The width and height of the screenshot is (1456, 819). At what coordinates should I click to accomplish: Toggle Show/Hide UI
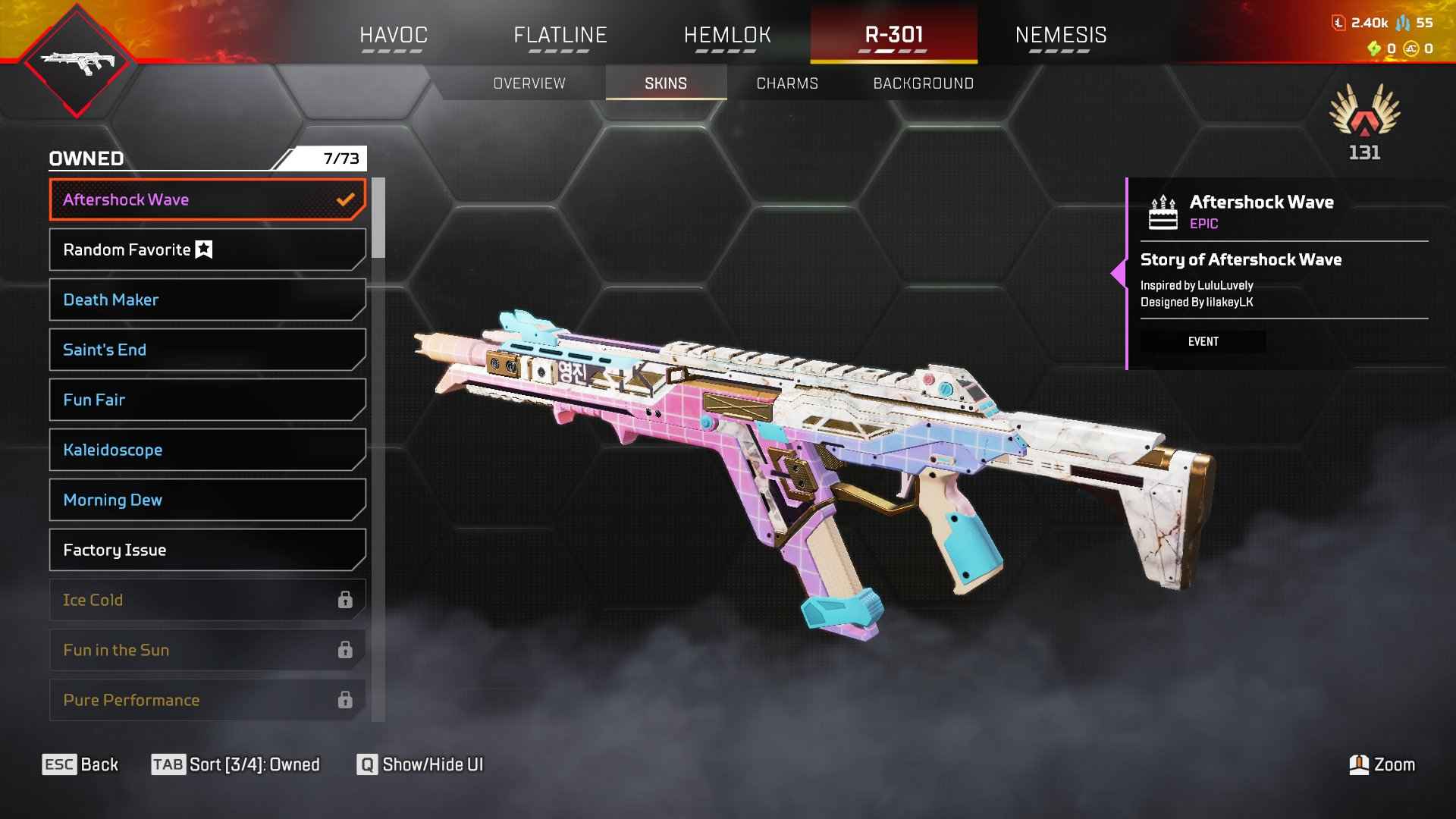[x=420, y=764]
